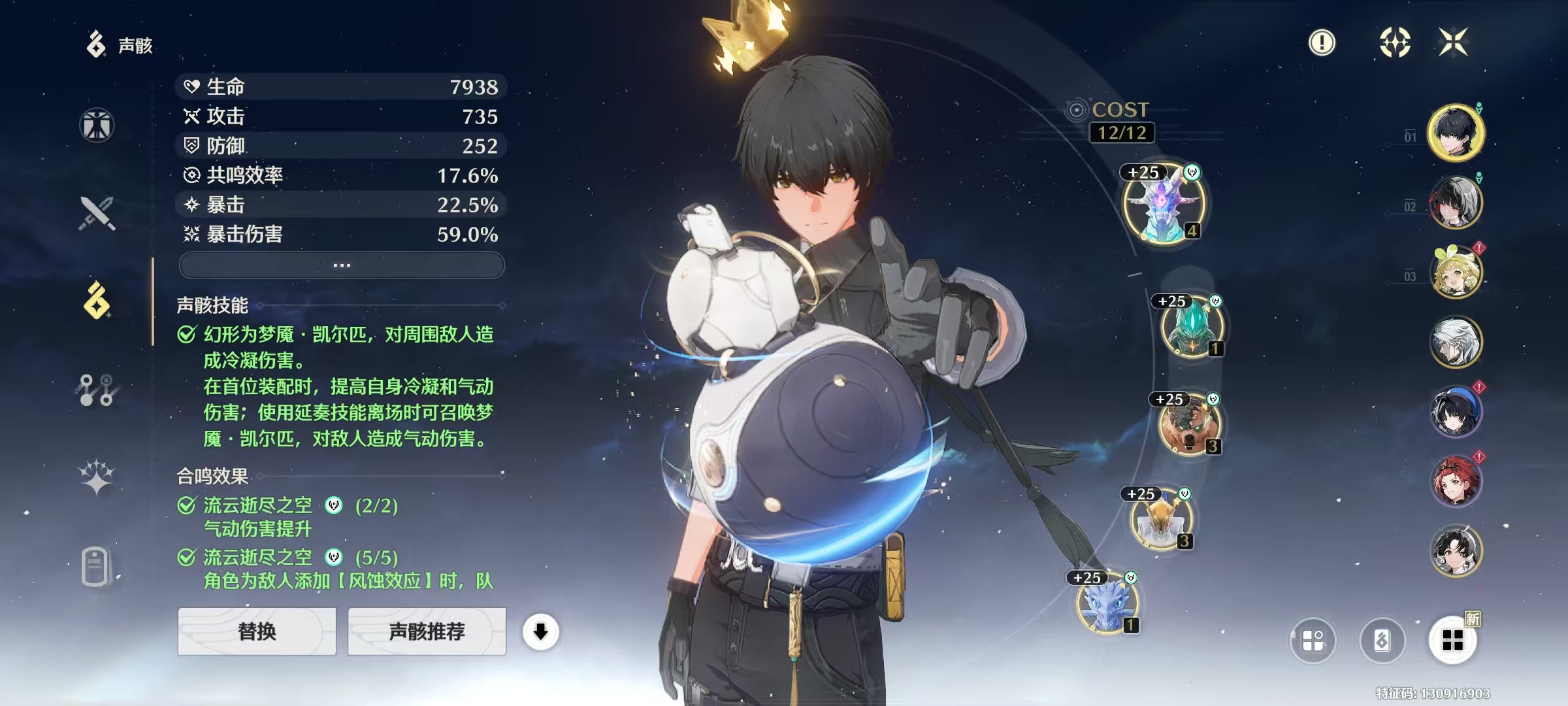Choose the white-haired character portrait

(x=1456, y=342)
